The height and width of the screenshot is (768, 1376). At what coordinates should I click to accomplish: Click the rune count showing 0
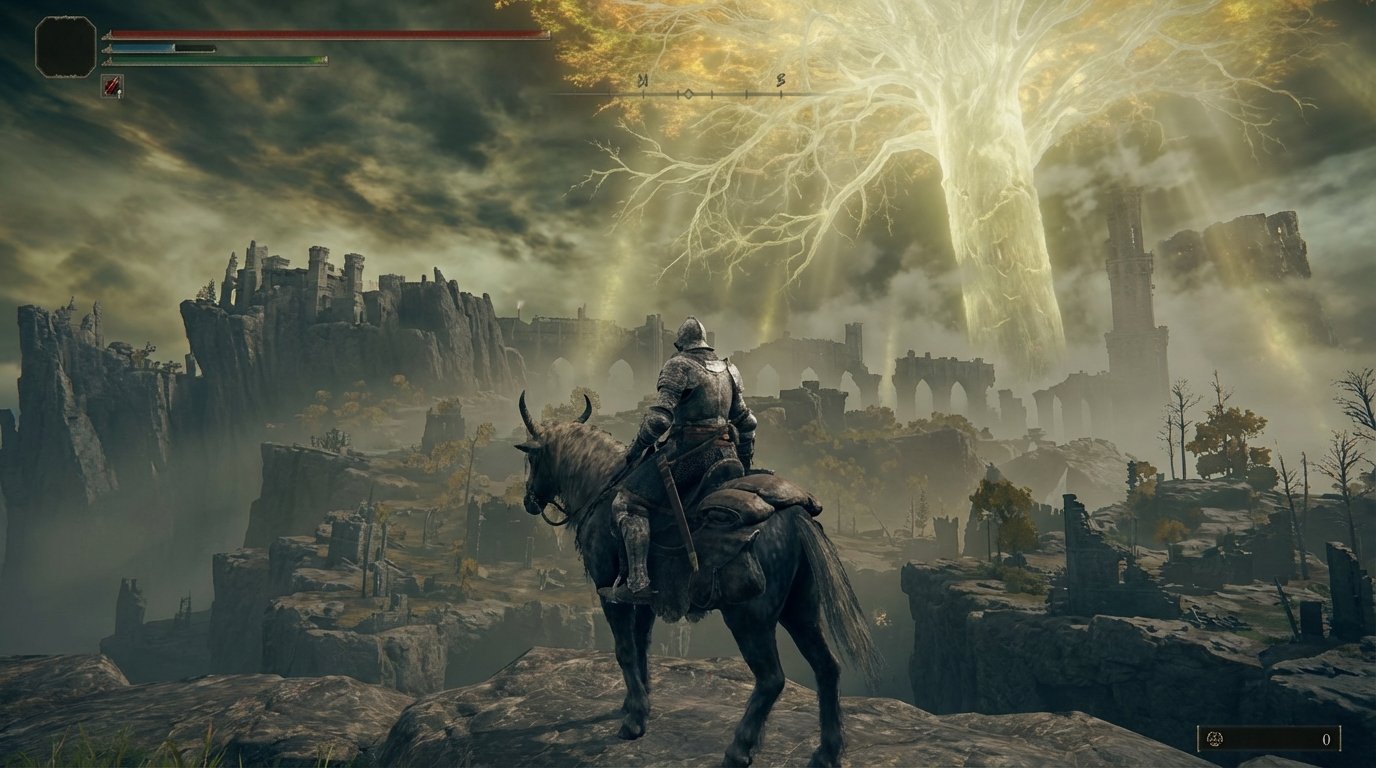[1326, 740]
